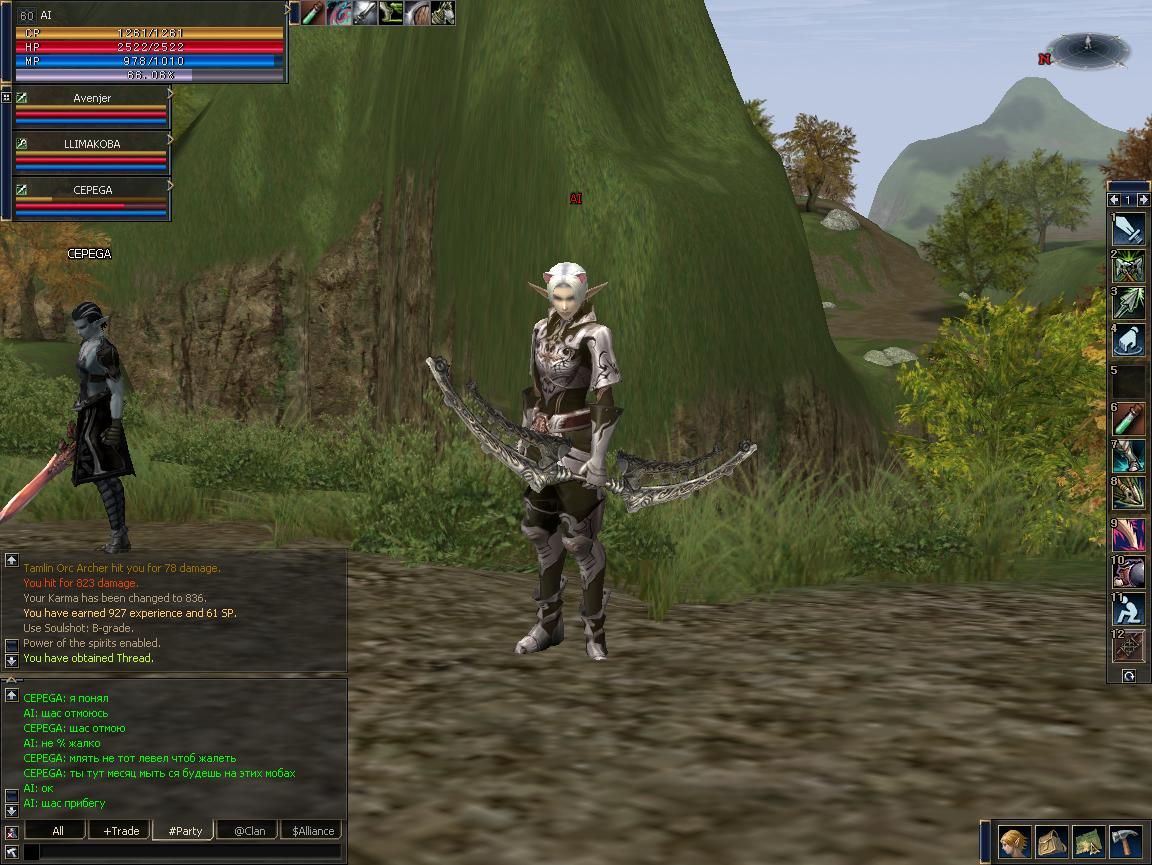This screenshot has width=1152, height=865.
Task: Go to the next shortcut bar page
Action: tap(1143, 200)
